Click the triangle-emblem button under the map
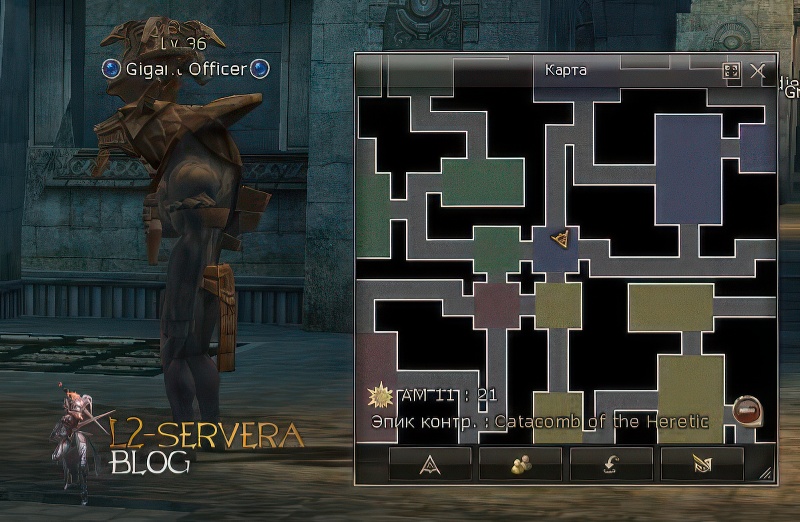This screenshot has height=522, width=800. [429, 463]
